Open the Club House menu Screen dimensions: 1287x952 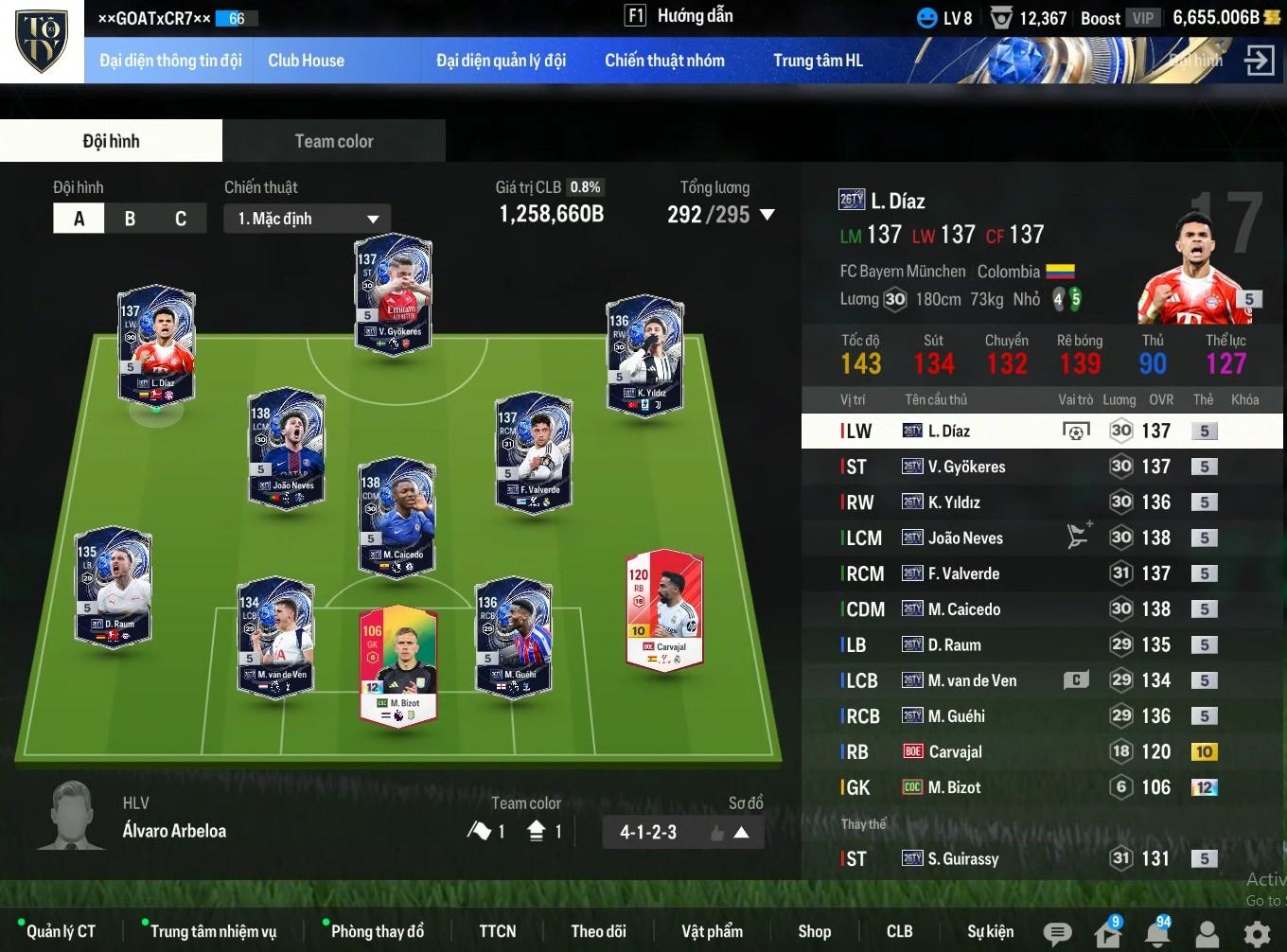(306, 61)
